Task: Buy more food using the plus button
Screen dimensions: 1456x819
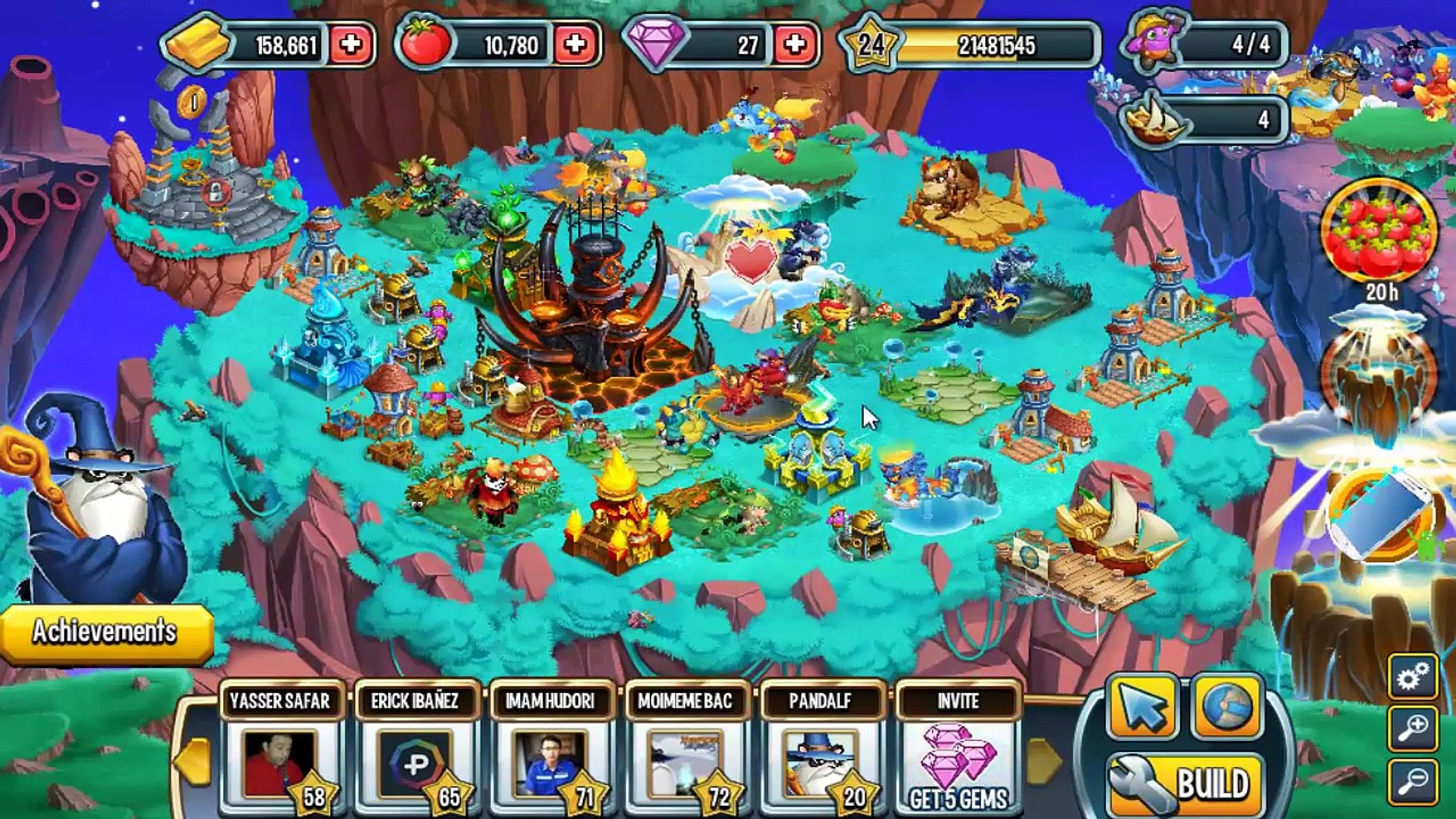Action: 575,45
